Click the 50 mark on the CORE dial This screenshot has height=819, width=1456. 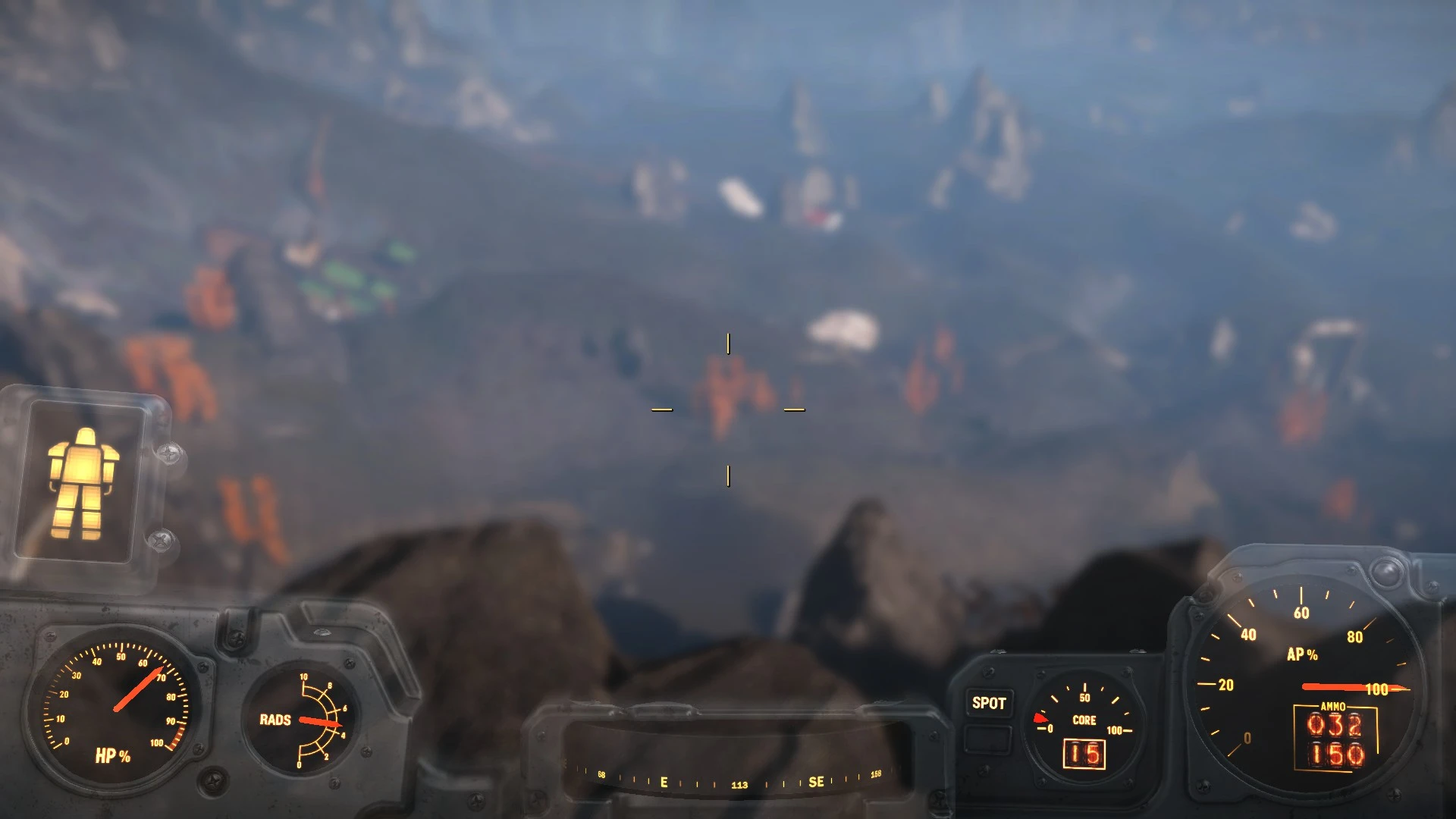tap(1084, 691)
